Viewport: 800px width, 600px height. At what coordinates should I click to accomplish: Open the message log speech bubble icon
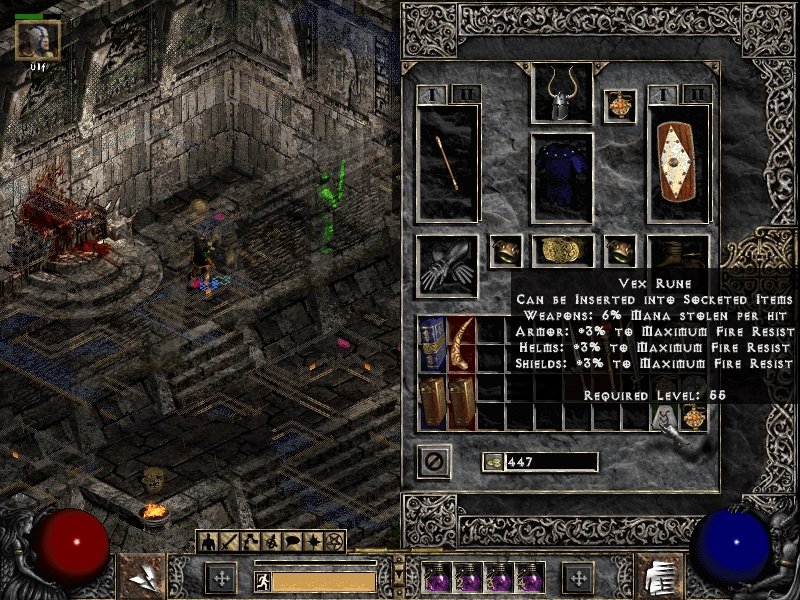[294, 542]
